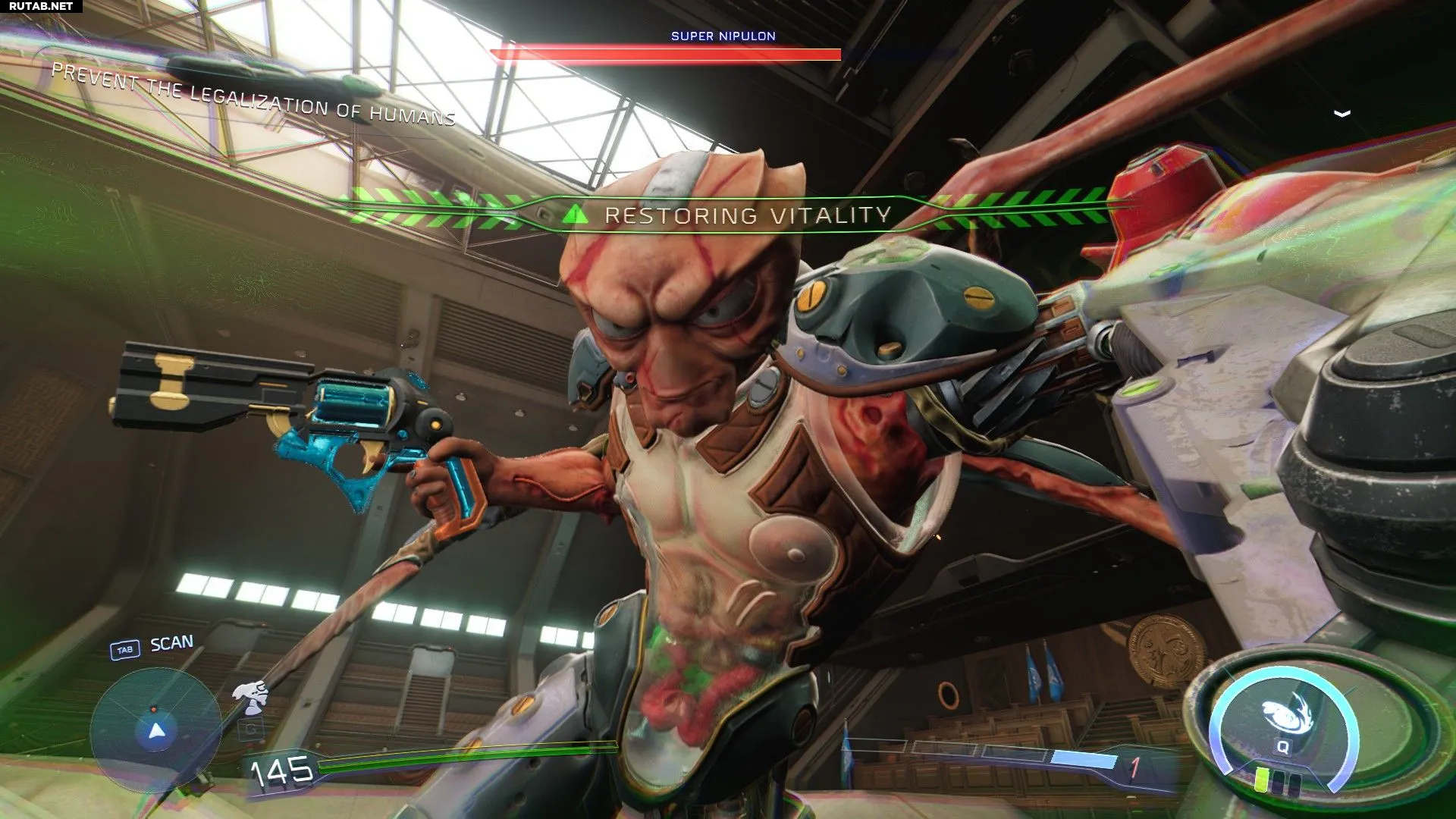Click the small chevron indicator near the top right
The image size is (1456, 819).
click(1341, 114)
